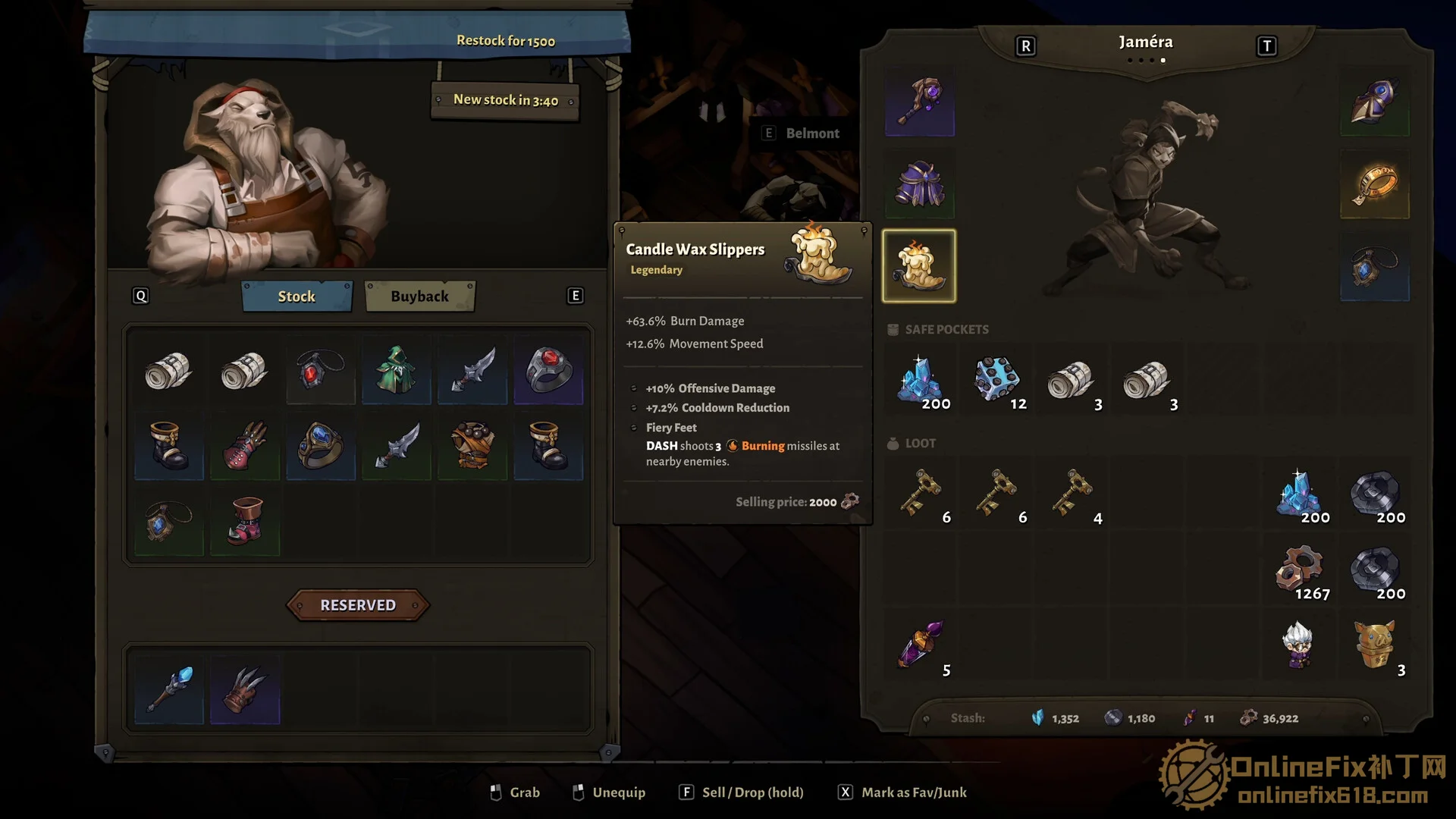Choose the reserved purple claw gauntlet
Image resolution: width=1456 pixels, height=819 pixels.
click(x=245, y=689)
